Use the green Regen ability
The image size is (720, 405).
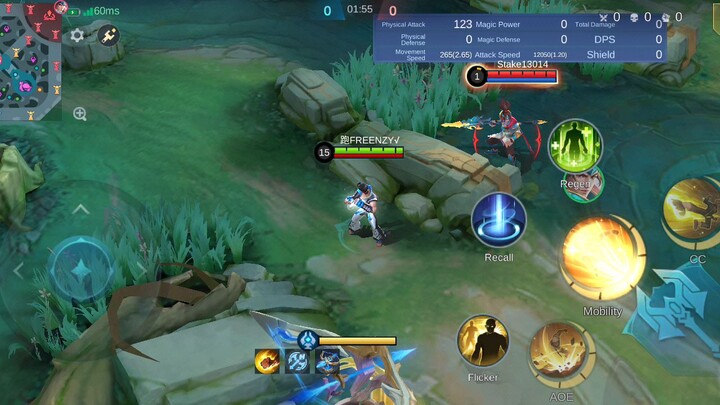tap(575, 146)
